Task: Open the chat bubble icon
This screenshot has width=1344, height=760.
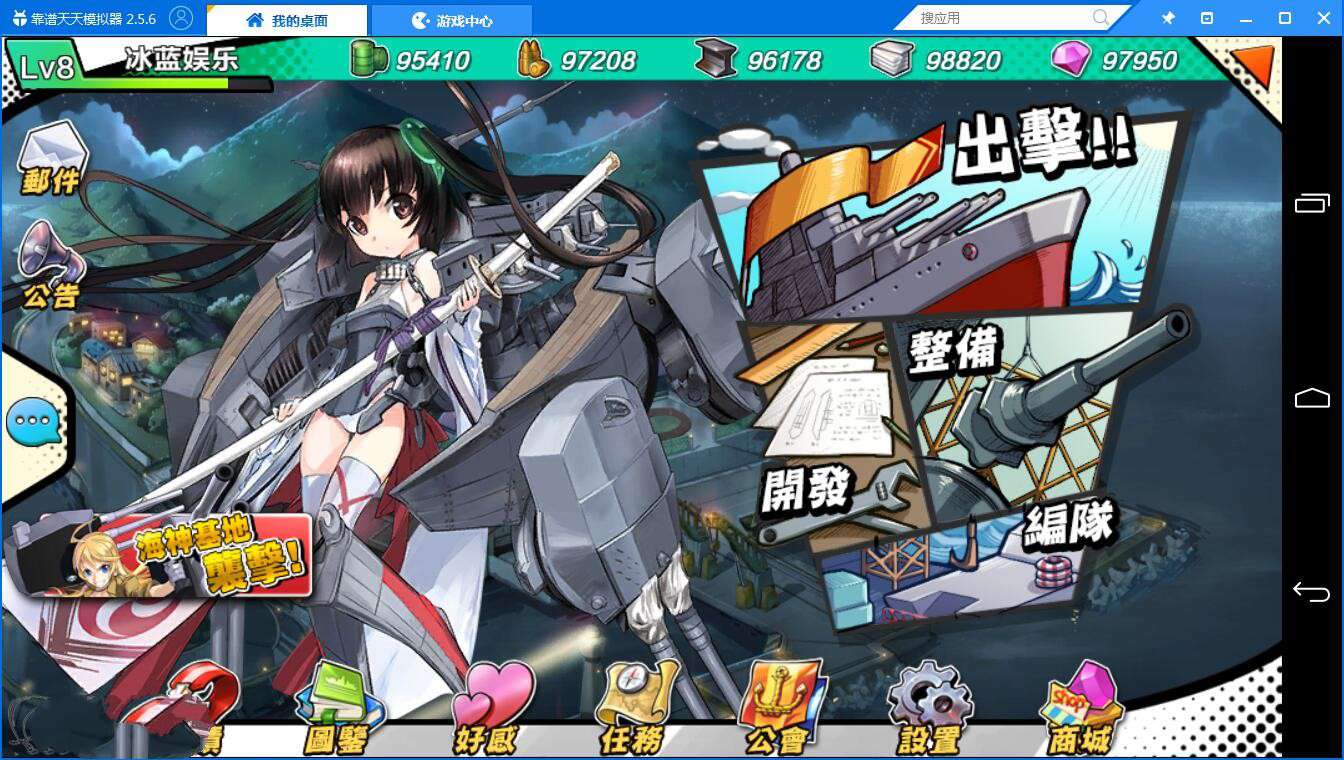Action: (36, 423)
